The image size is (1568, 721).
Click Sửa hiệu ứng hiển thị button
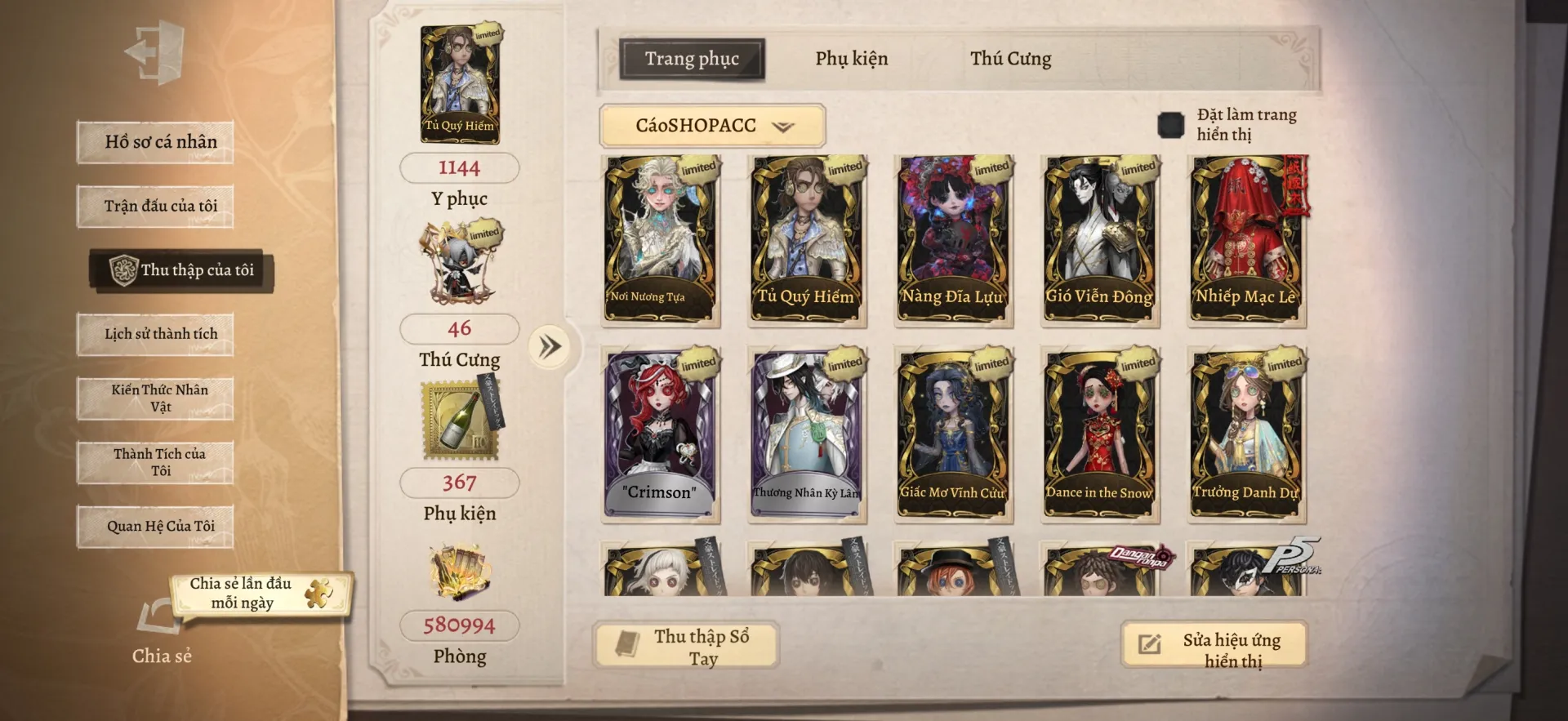pos(1214,646)
